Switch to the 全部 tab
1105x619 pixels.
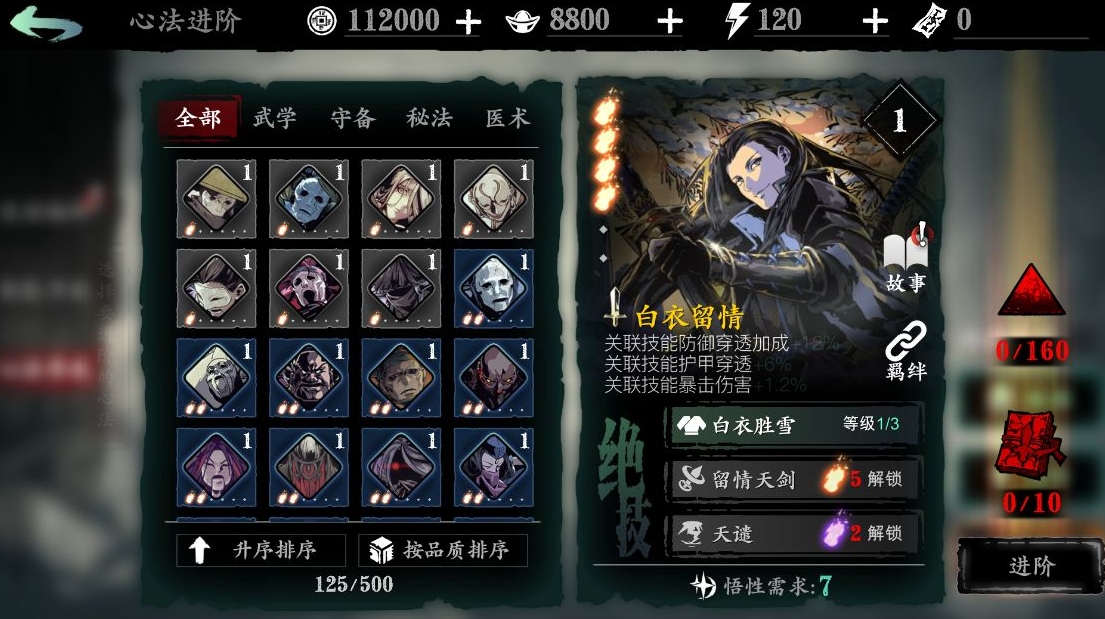click(198, 119)
